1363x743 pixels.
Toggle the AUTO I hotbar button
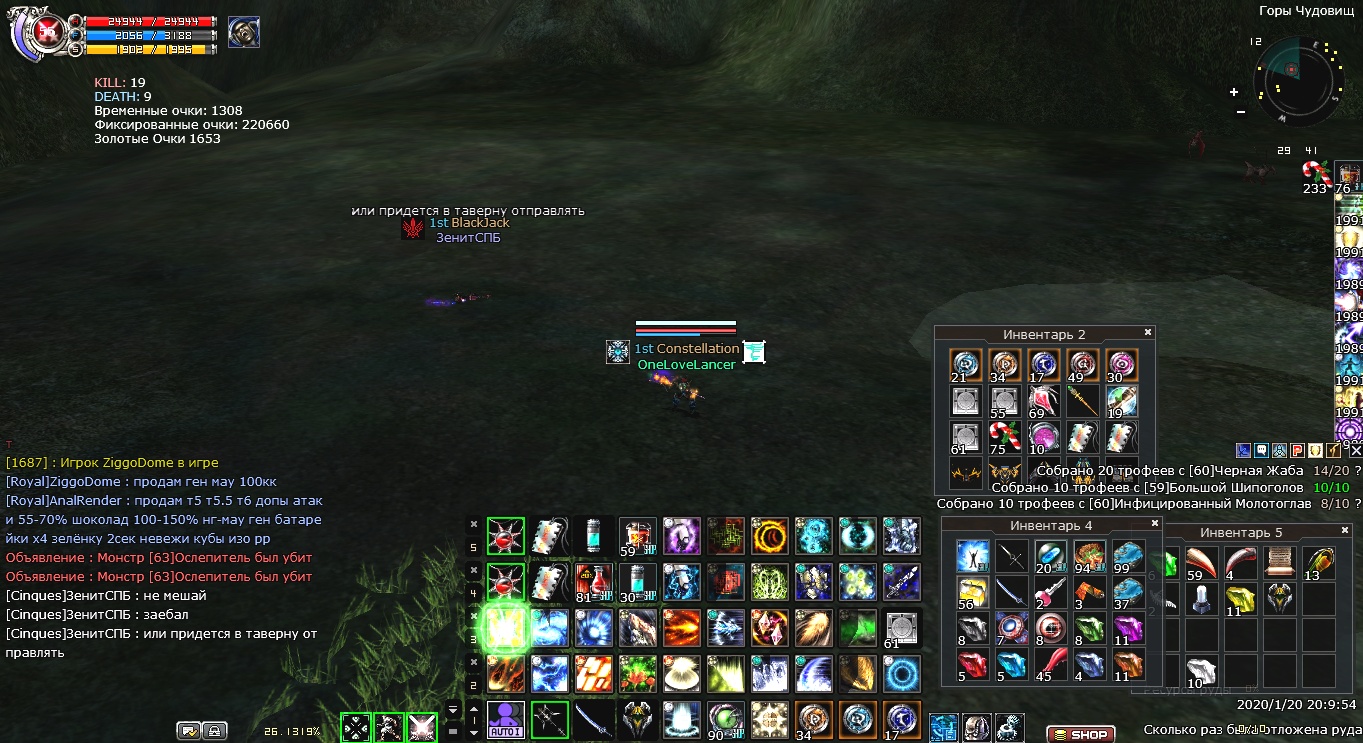506,720
